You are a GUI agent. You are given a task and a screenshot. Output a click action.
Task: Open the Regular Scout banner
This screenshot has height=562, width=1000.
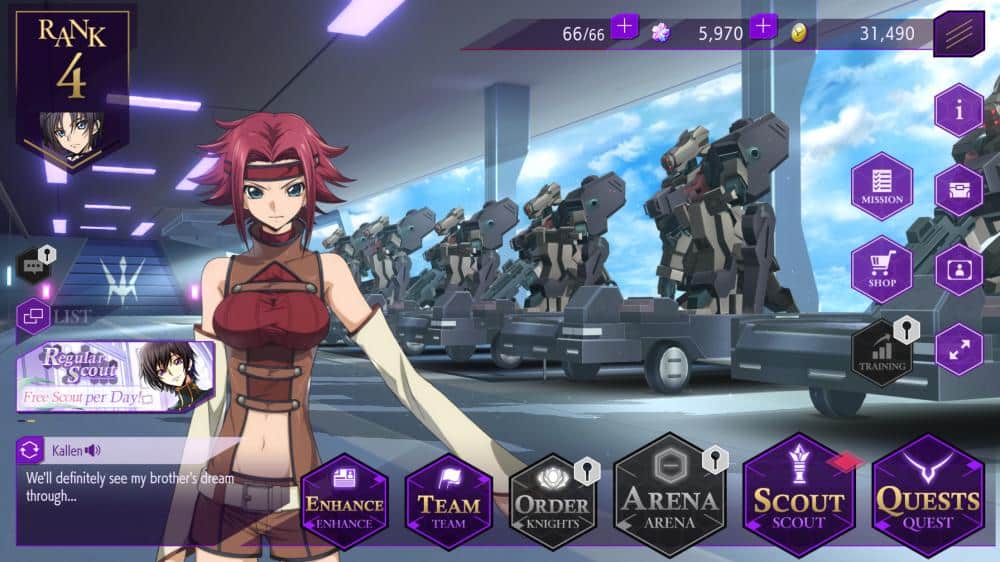[x=115, y=376]
